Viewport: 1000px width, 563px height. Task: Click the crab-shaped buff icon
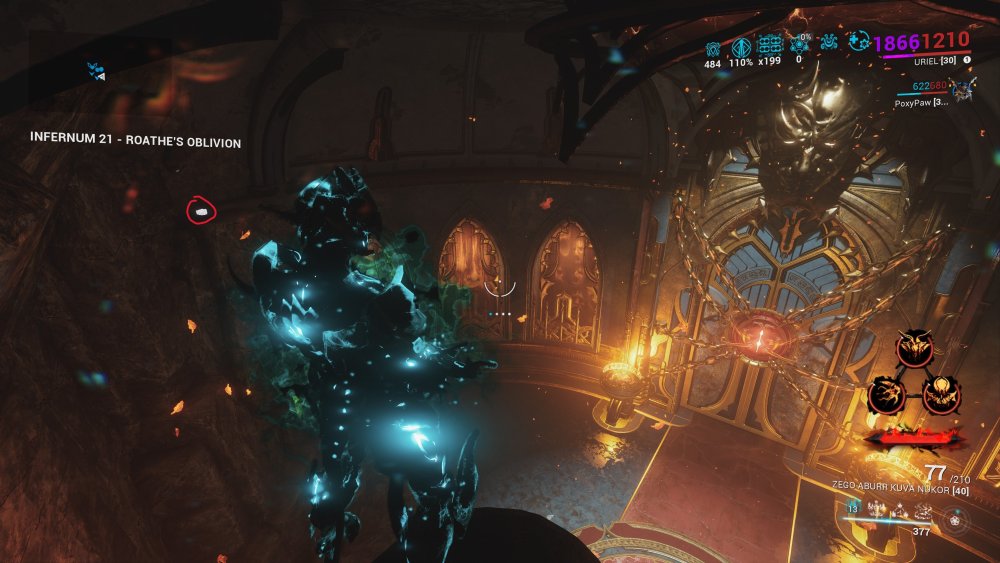point(829,45)
